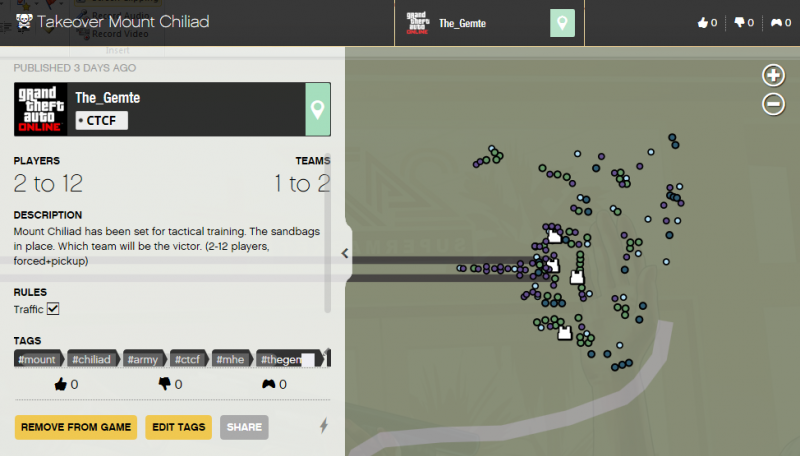The height and width of the screenshot is (456, 800).
Task: Open the Edit Tags button
Action: [179, 427]
